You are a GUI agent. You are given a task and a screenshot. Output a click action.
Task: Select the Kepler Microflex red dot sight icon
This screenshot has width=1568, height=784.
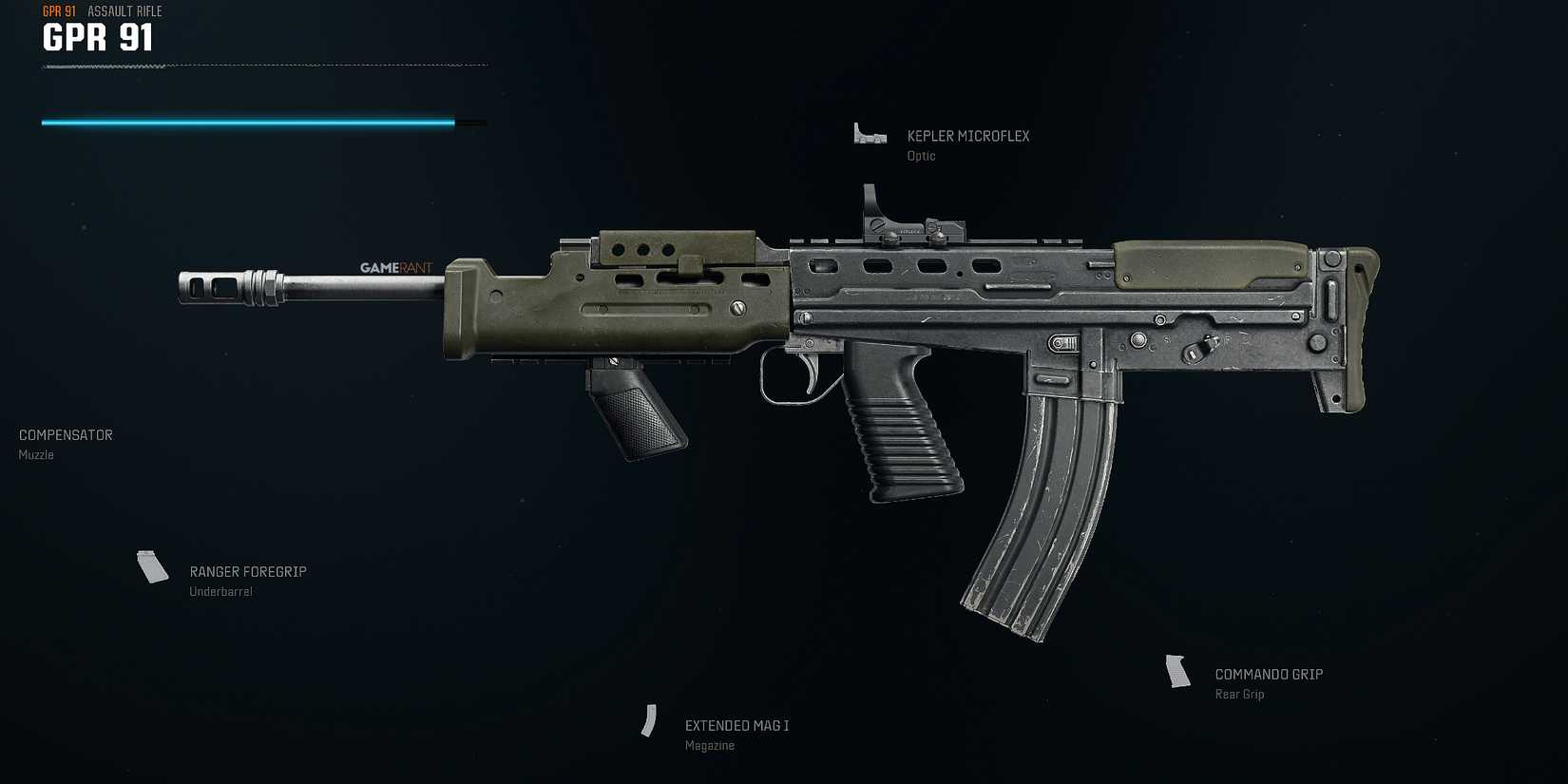(x=870, y=135)
